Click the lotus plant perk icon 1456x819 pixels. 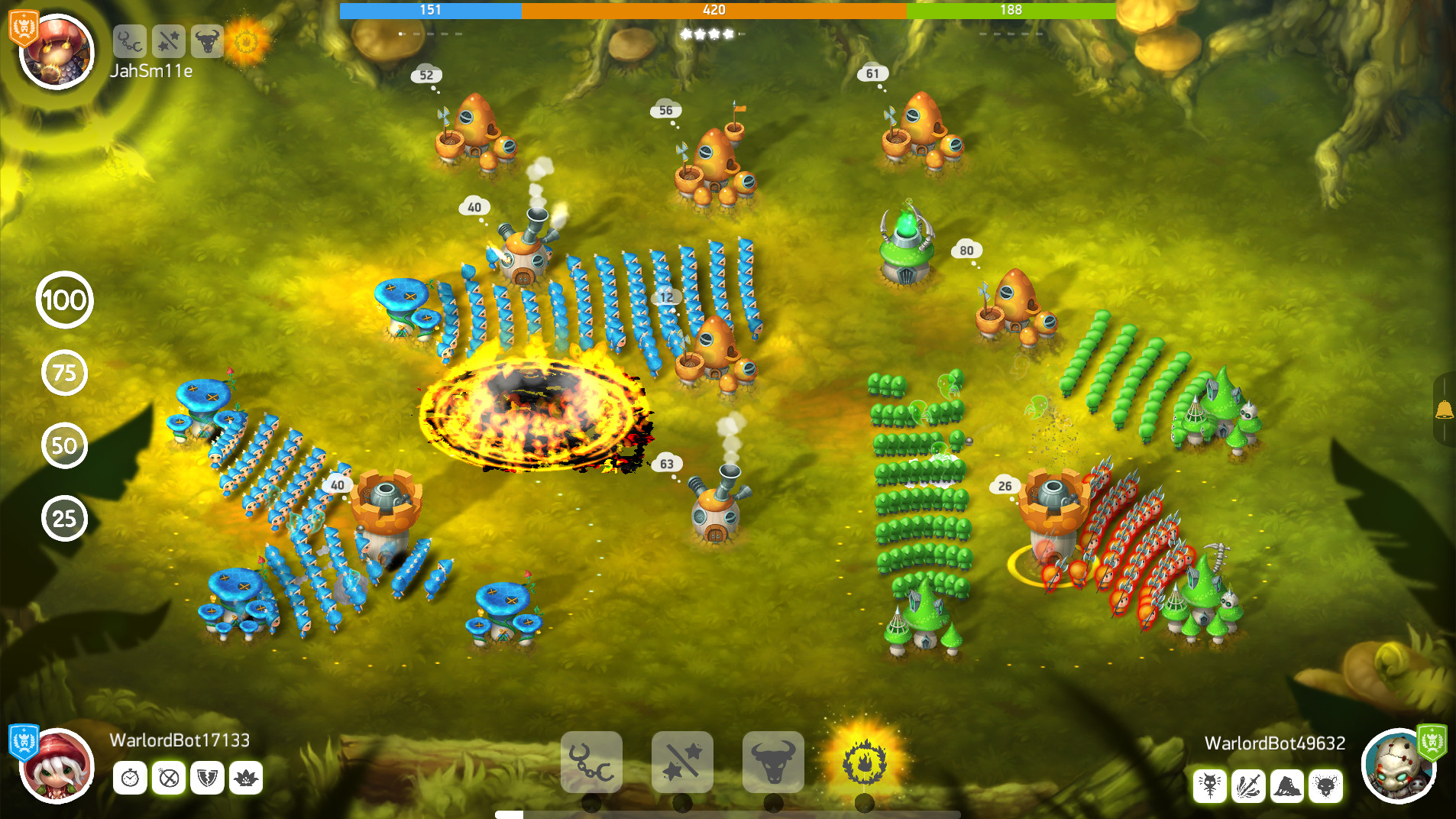pyautogui.click(x=246, y=779)
